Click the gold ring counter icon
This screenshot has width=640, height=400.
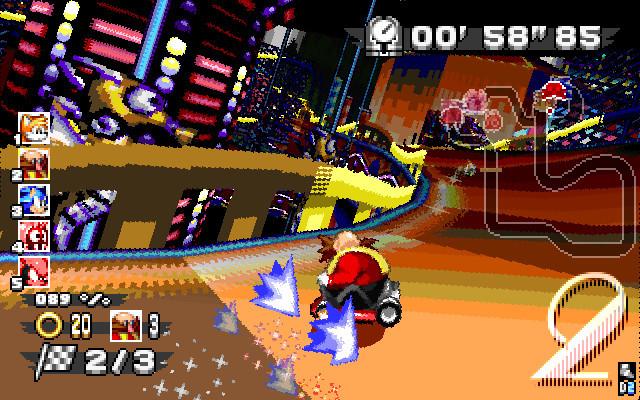(50, 325)
